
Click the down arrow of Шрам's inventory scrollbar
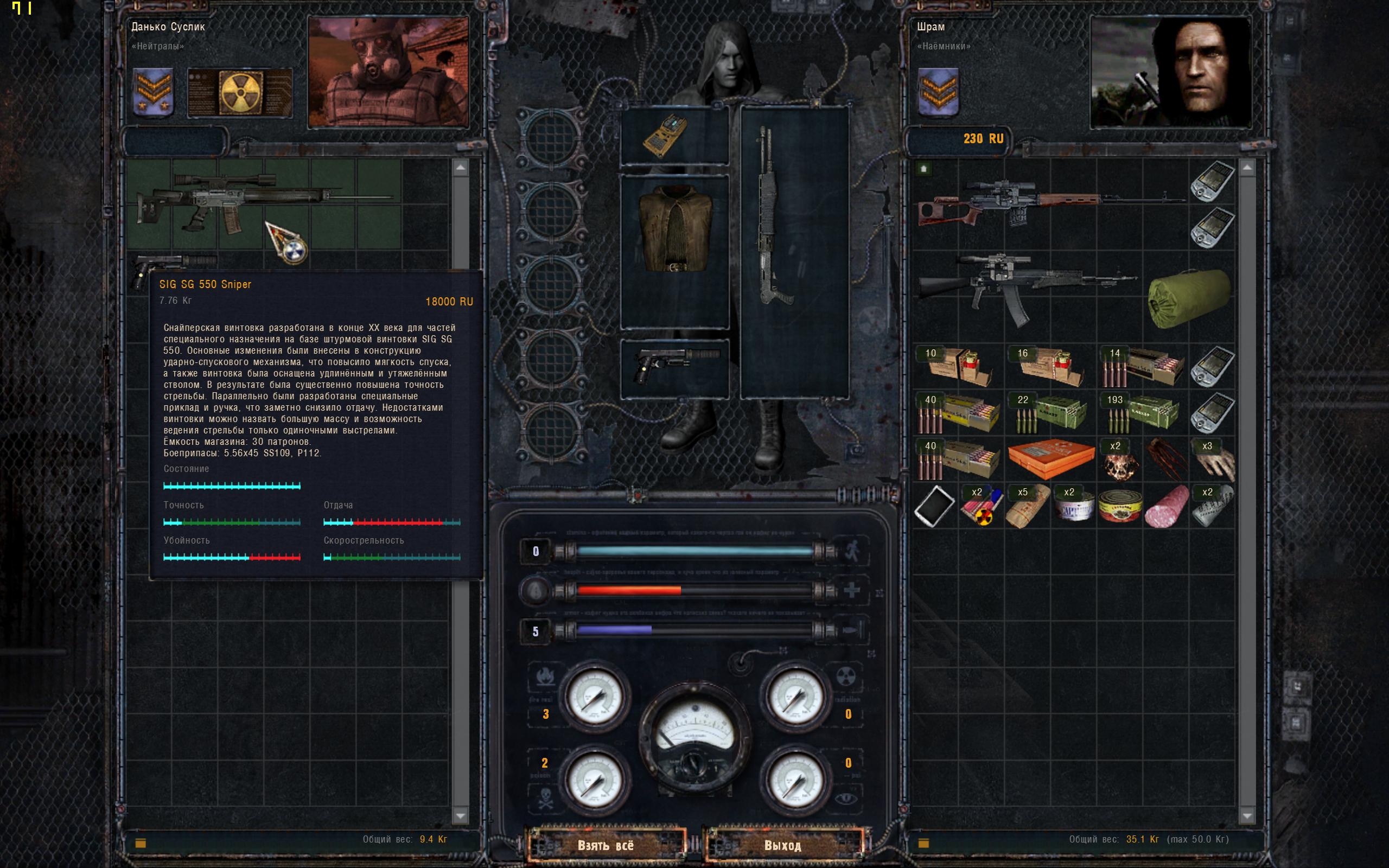[1247, 815]
